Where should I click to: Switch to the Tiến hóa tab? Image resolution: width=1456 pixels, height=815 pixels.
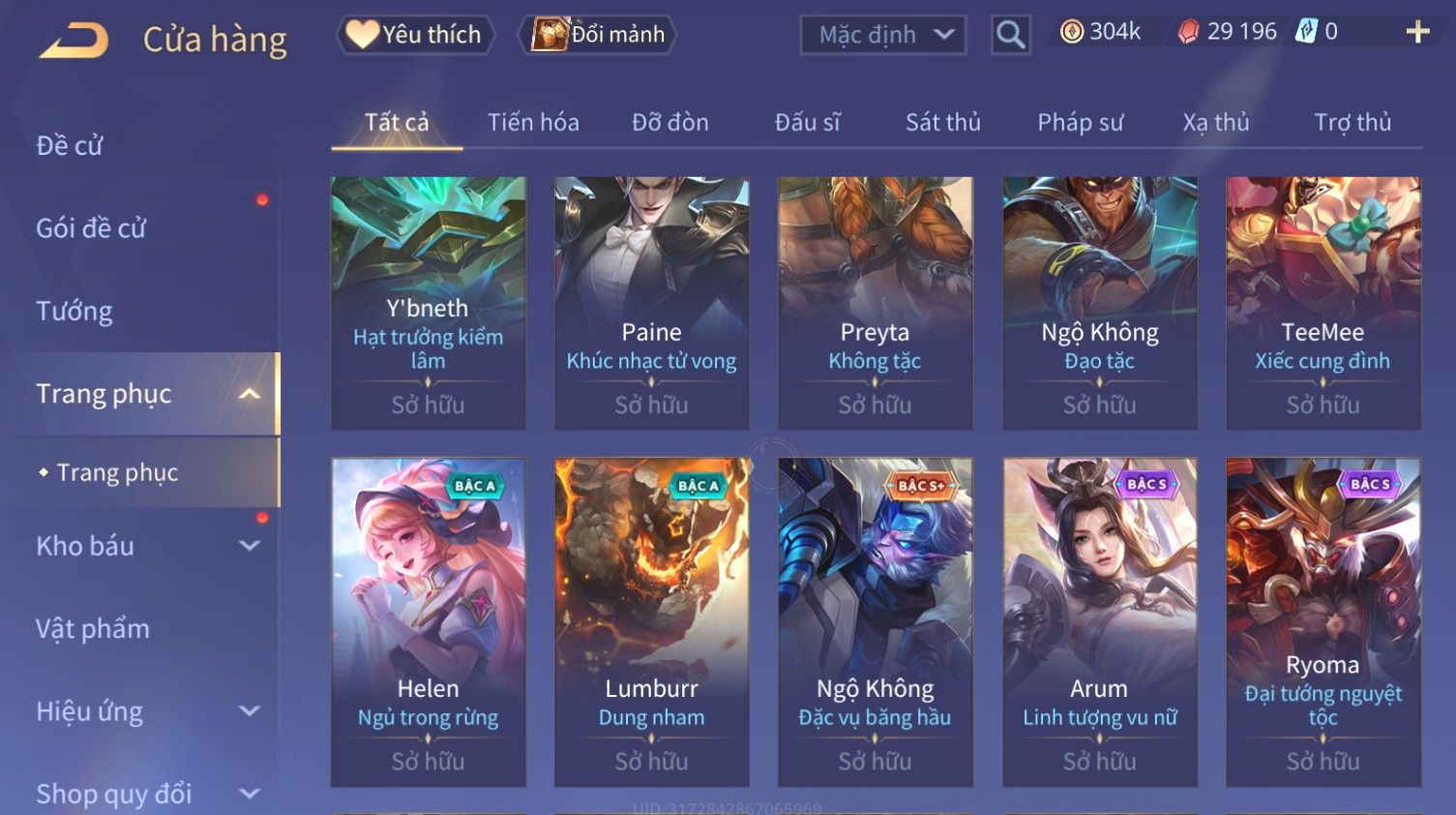pyautogui.click(x=533, y=123)
